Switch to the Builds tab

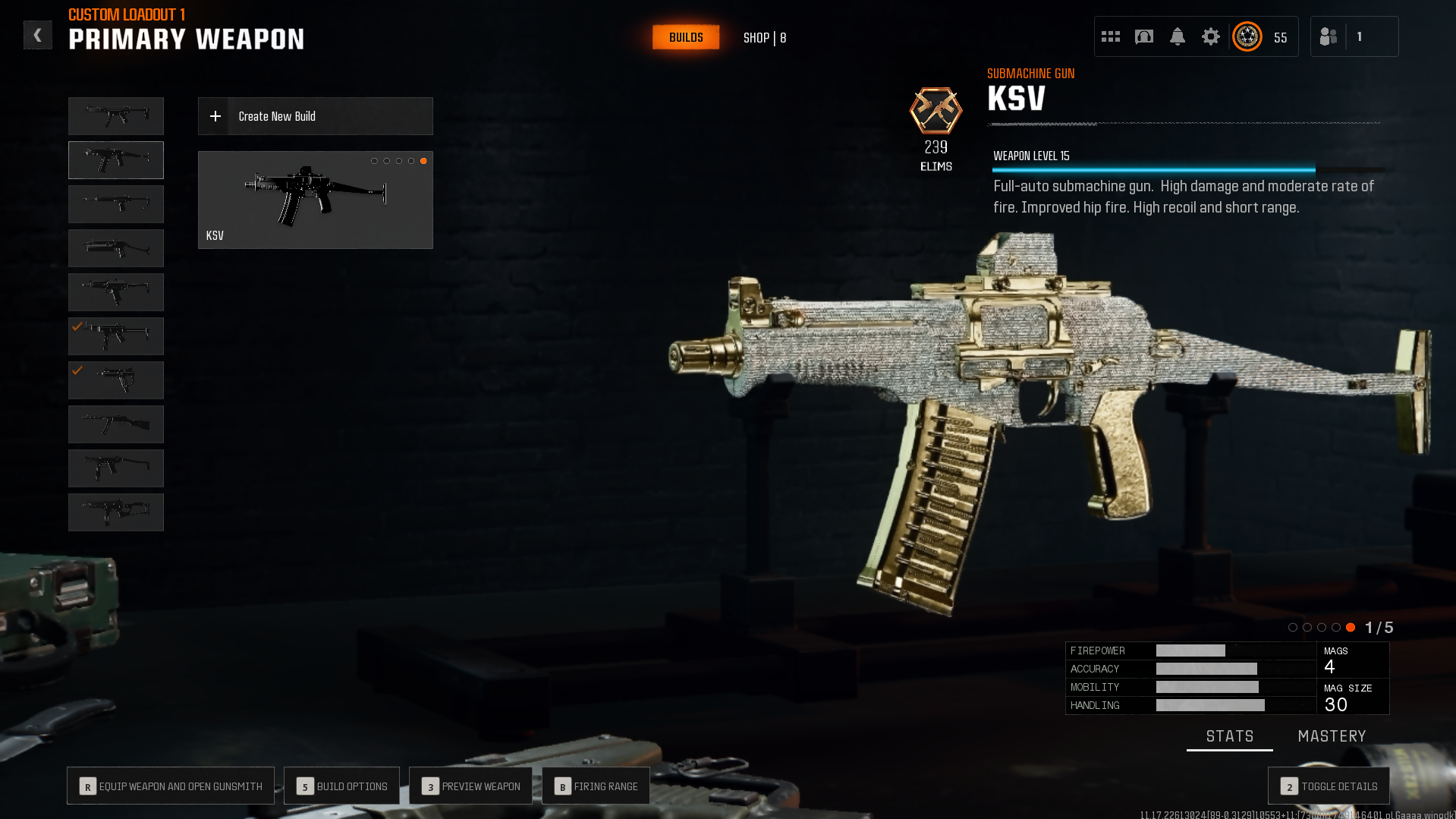(686, 37)
